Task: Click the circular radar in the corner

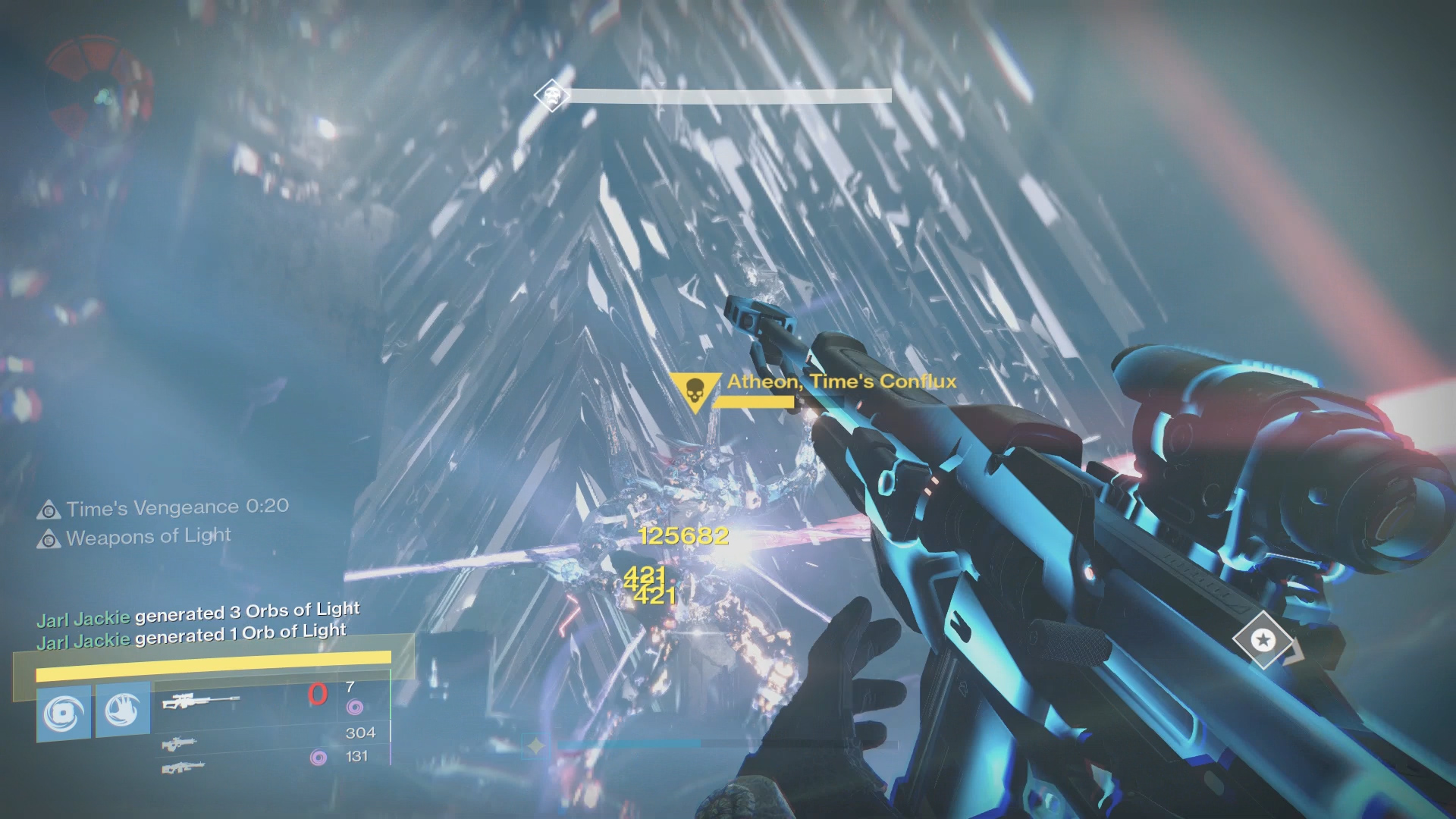Action: (98, 91)
